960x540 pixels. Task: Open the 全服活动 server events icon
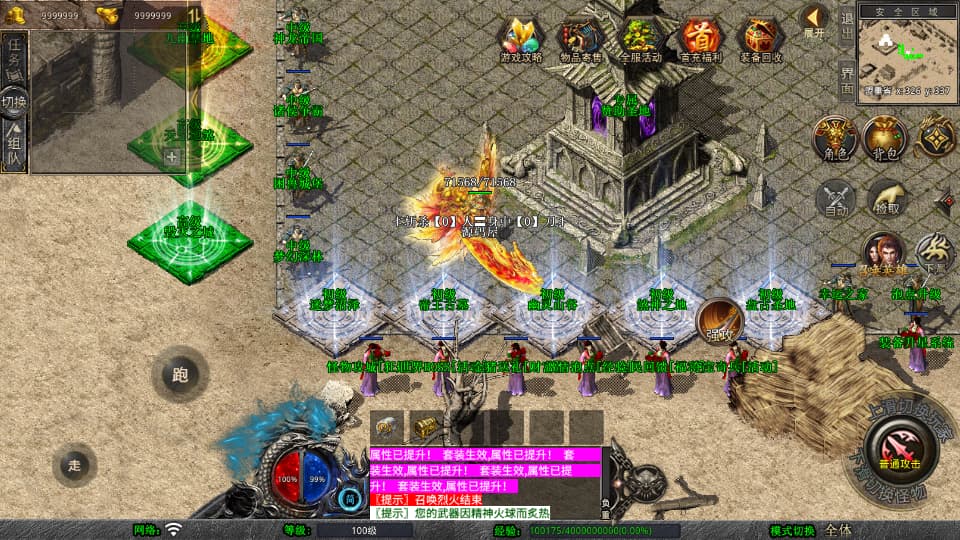641,38
